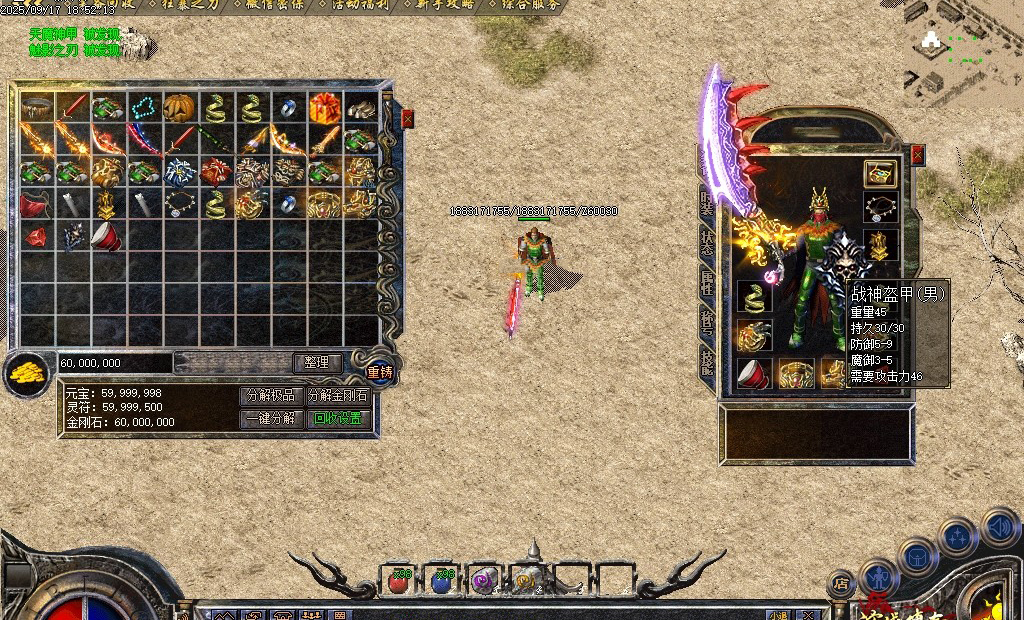Pick the orange gift box in the bag
This screenshot has width=1024, height=620.
pyautogui.click(x=323, y=107)
